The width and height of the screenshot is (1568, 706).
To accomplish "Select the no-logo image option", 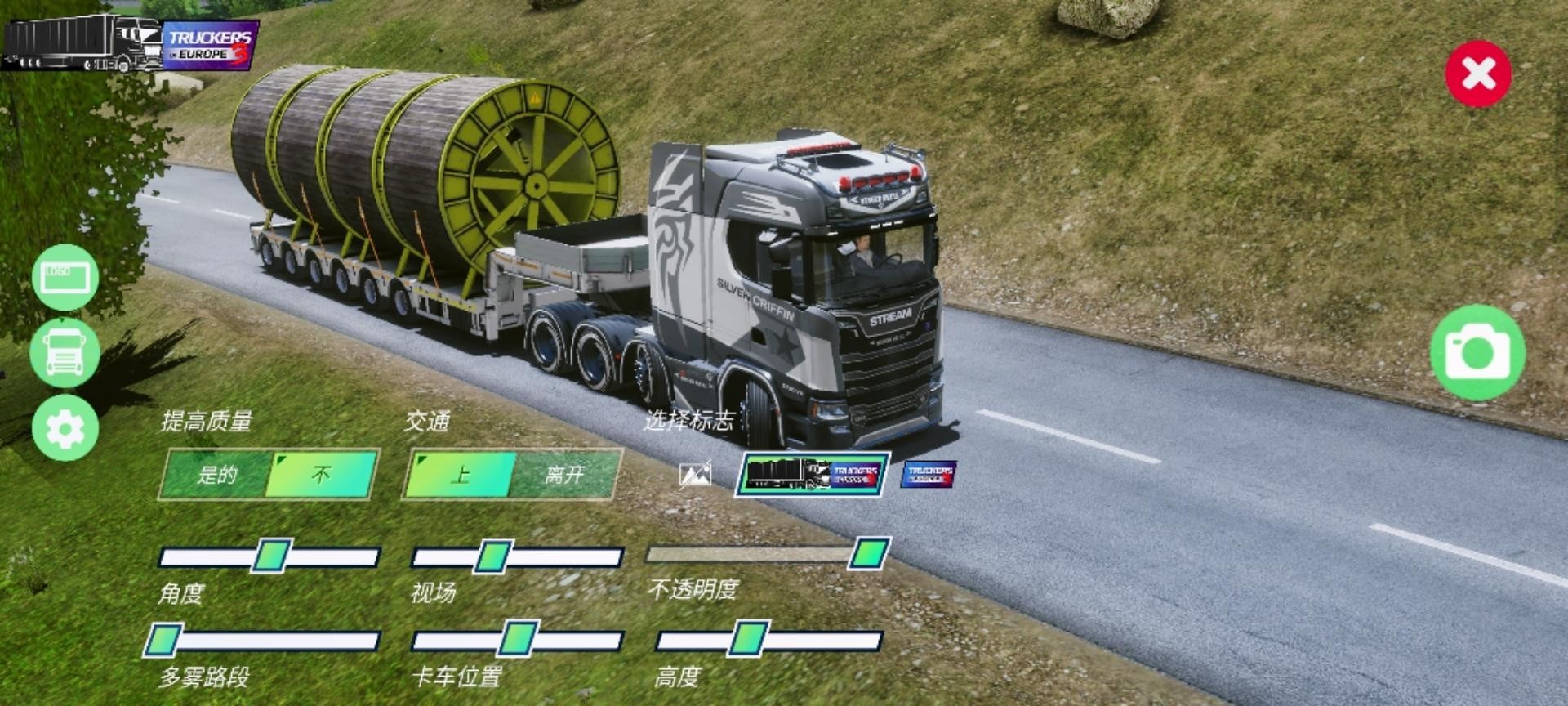I will (695, 475).
